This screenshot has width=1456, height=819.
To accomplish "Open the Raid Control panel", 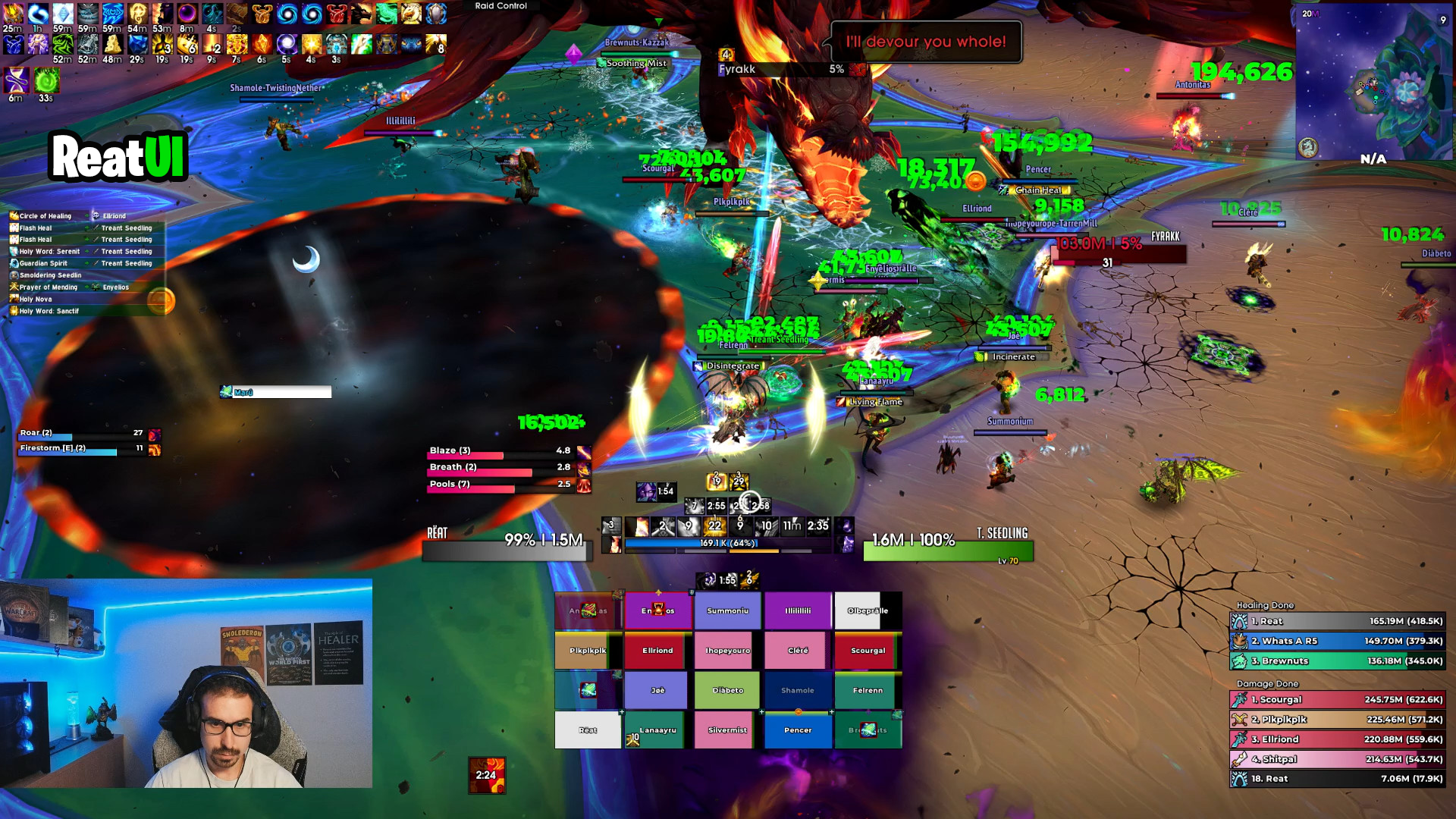I will pyautogui.click(x=500, y=6).
